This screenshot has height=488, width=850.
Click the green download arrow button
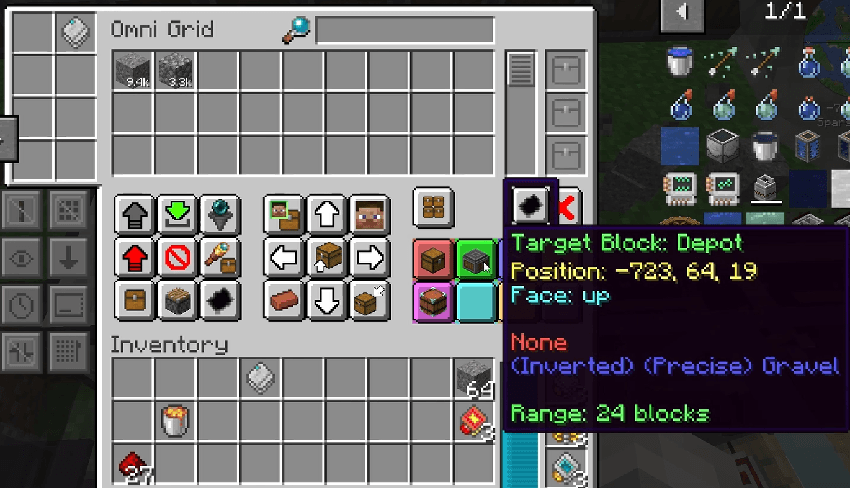(177, 214)
